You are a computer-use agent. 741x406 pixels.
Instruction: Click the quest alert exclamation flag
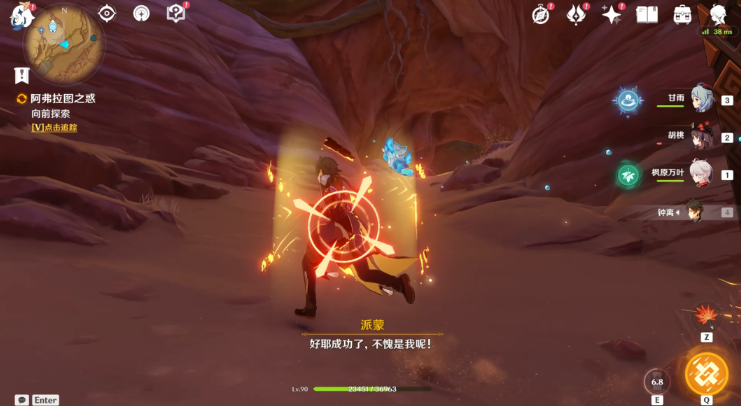[22, 75]
